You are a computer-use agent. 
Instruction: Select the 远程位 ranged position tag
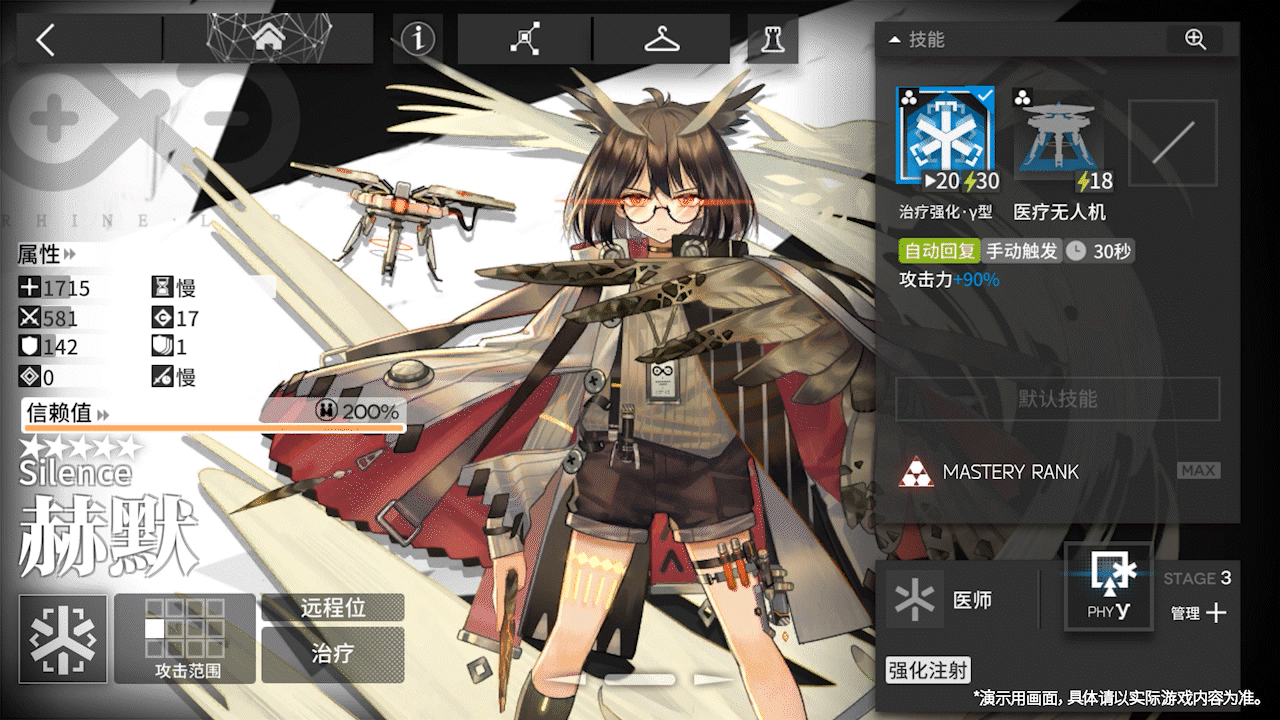[x=333, y=607]
